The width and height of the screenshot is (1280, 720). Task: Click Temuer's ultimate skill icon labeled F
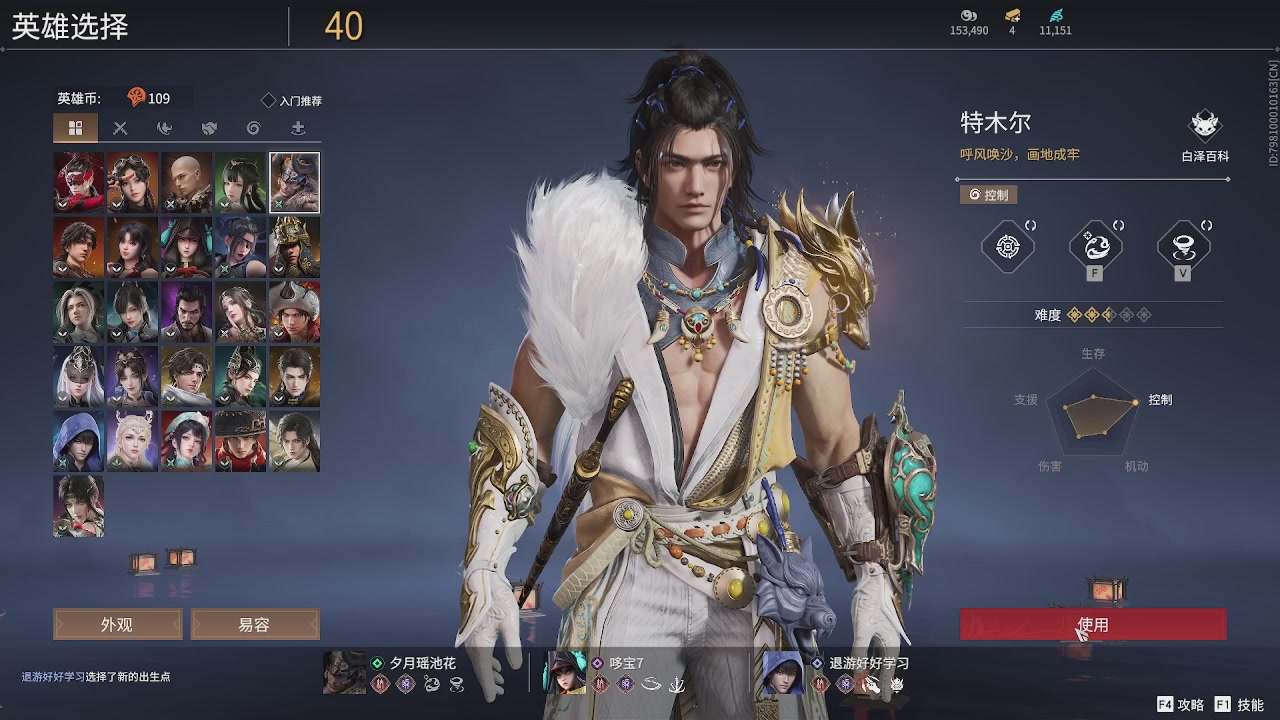pos(1095,247)
